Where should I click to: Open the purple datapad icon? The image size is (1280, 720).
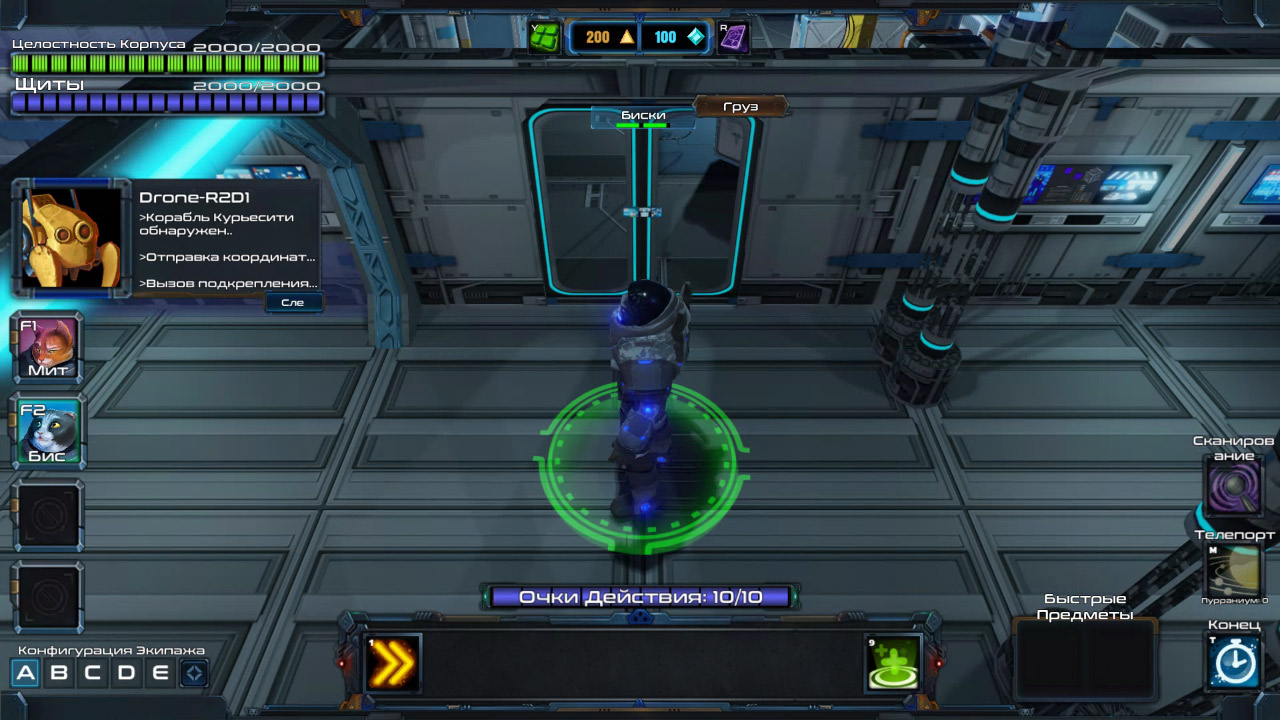tap(733, 37)
